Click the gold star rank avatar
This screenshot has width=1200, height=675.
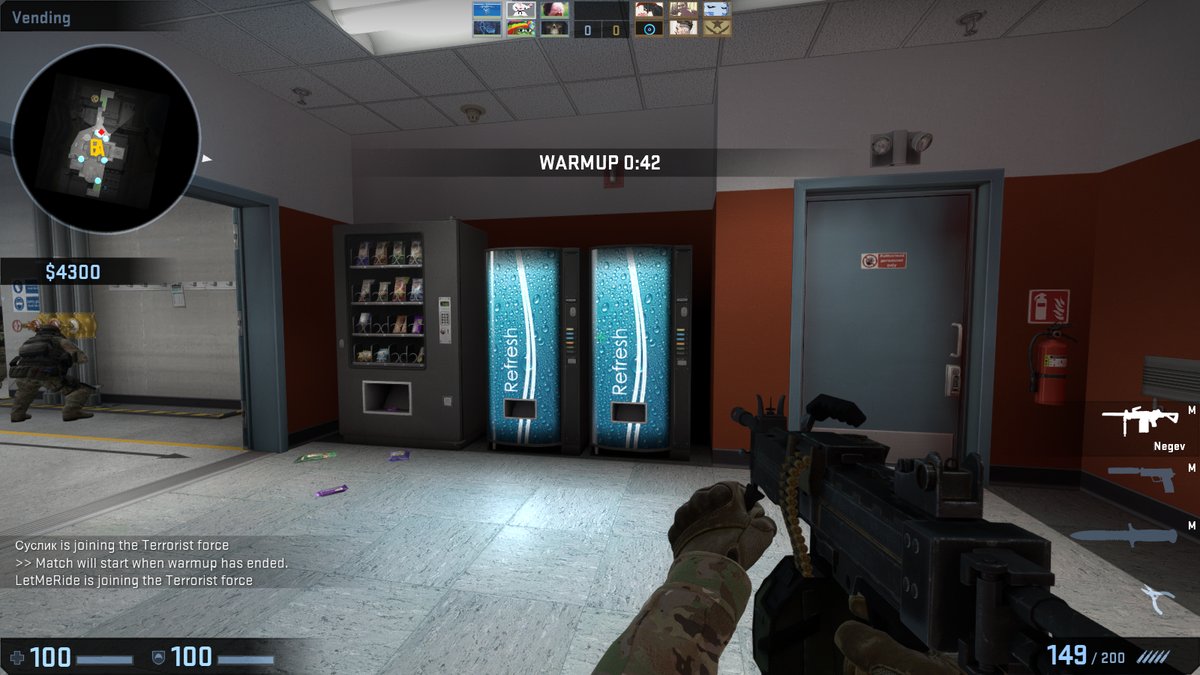click(717, 28)
